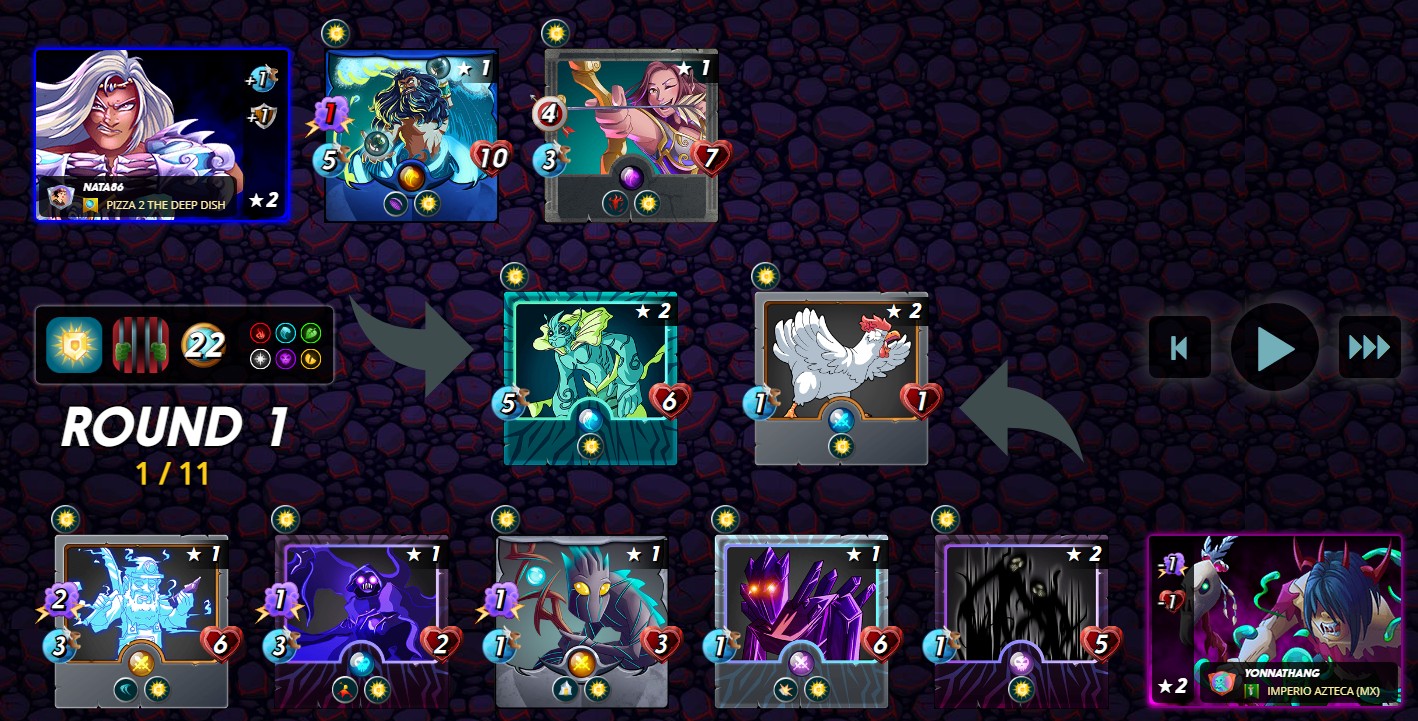Viewport: 1418px width, 721px height.
Task: Click the 22 mana cap orb
Action: [x=204, y=345]
